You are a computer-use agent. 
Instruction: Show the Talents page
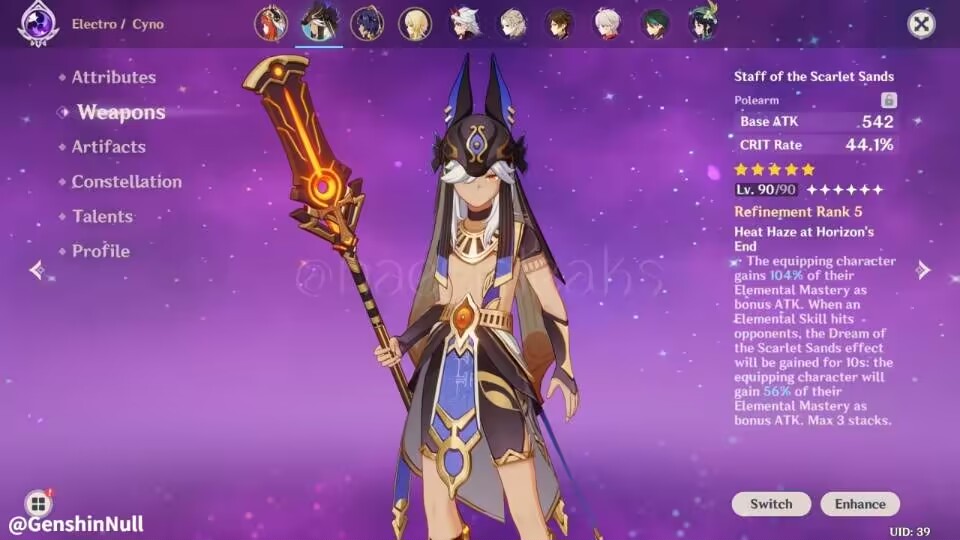pos(102,216)
